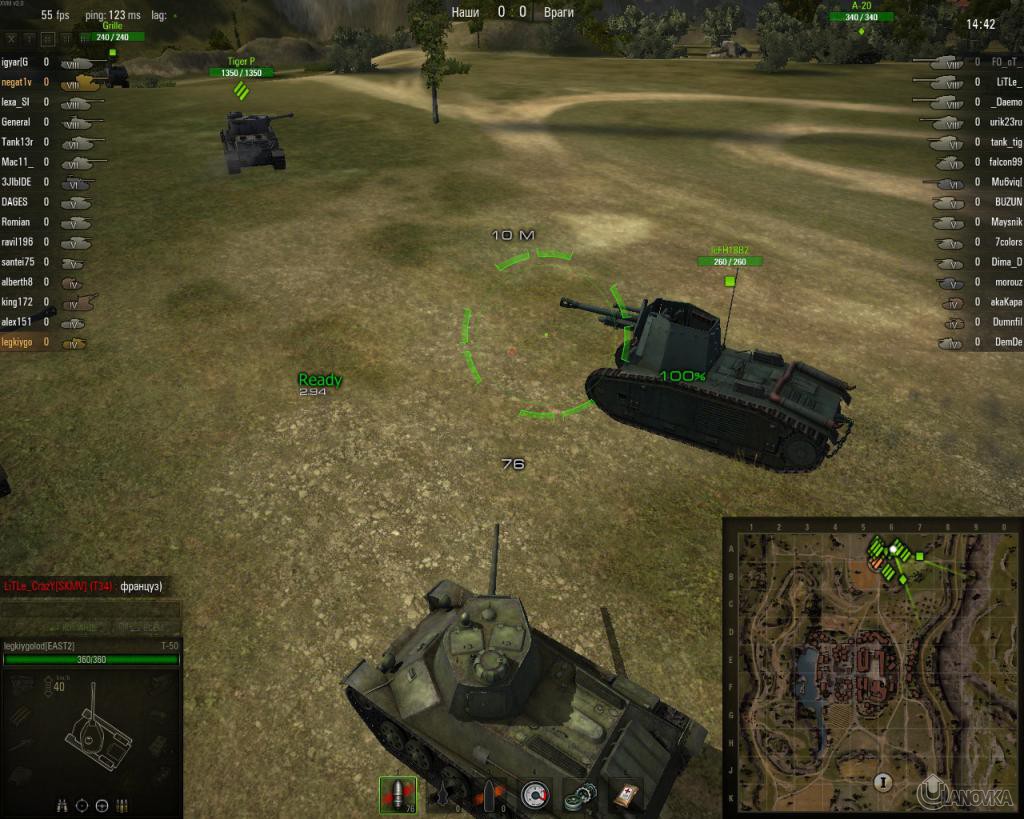Image resolution: width=1024 pixels, height=819 pixels.
Task: Pick player 3JlblDE in the allied roster
Action: [x=17, y=182]
